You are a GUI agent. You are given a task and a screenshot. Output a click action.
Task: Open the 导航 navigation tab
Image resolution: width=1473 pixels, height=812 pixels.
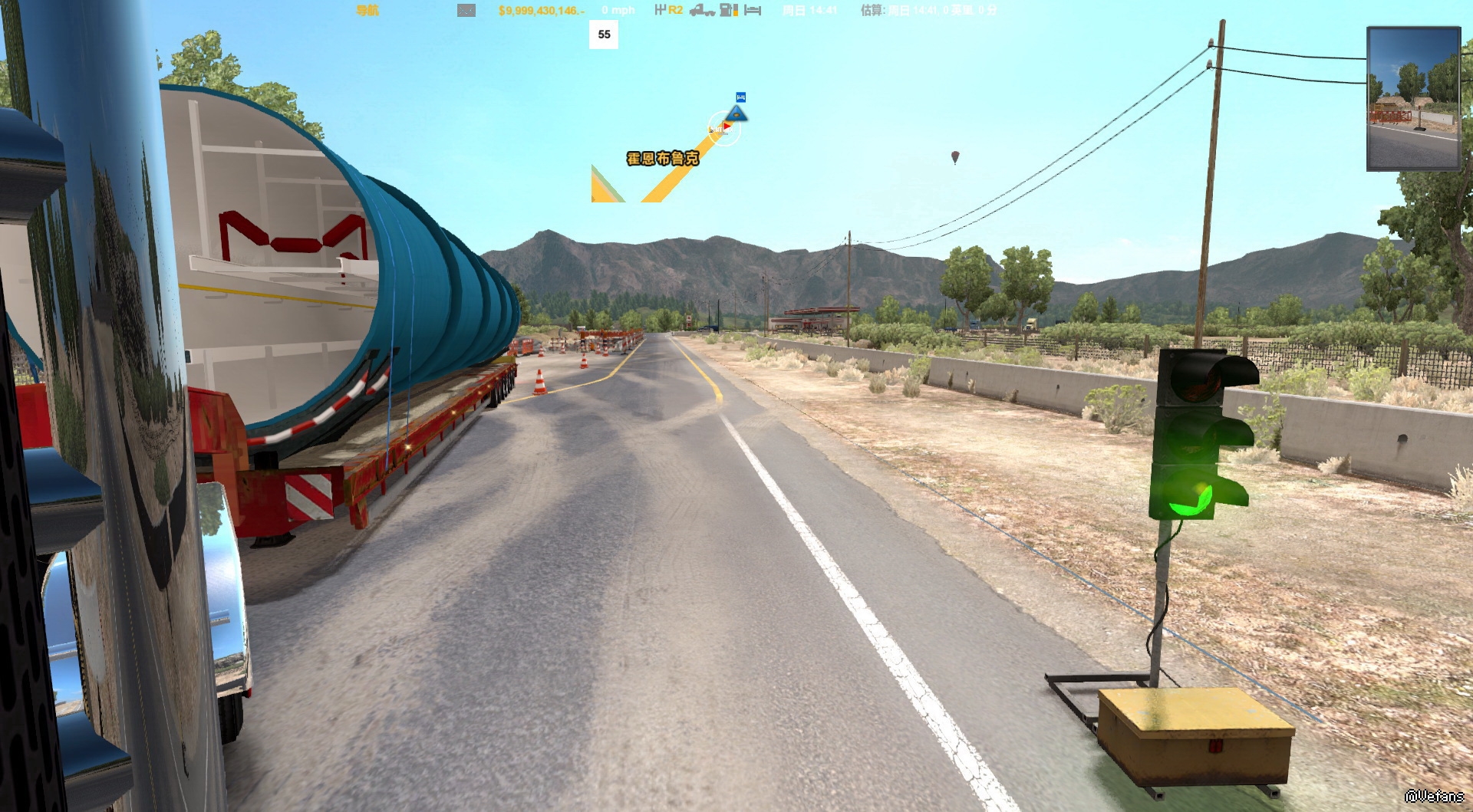coord(367,10)
